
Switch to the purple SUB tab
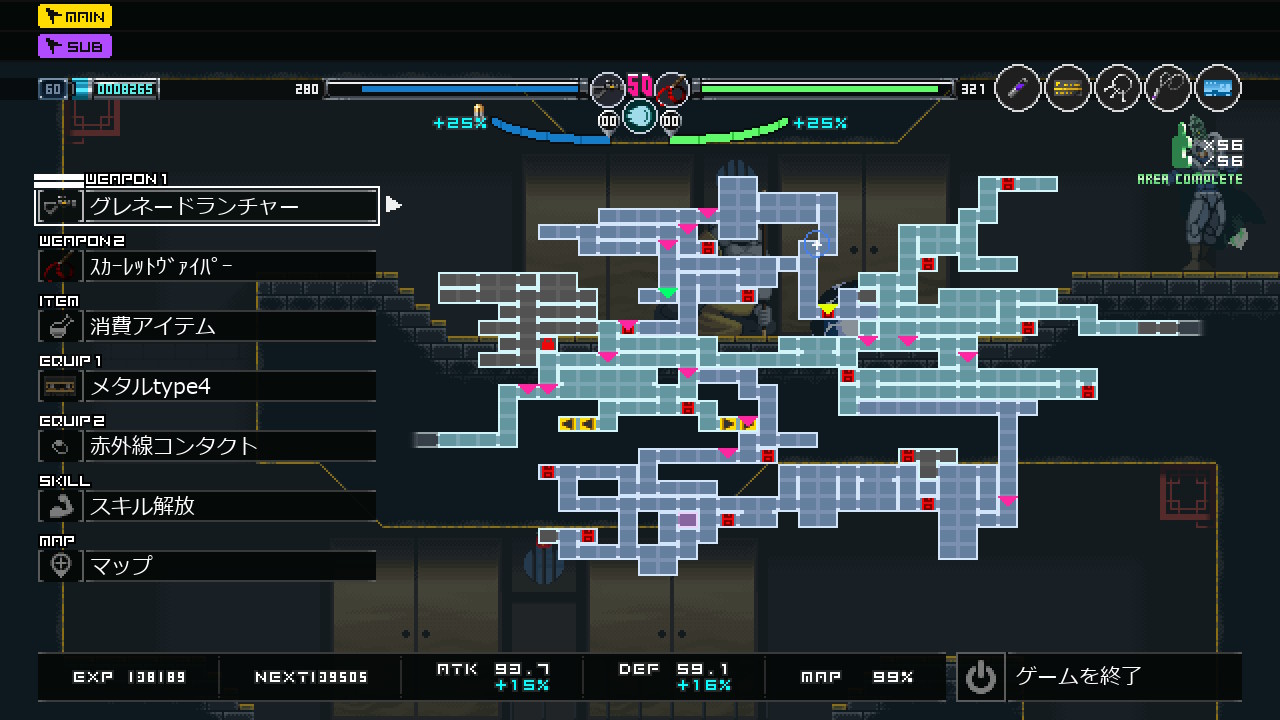[75, 46]
